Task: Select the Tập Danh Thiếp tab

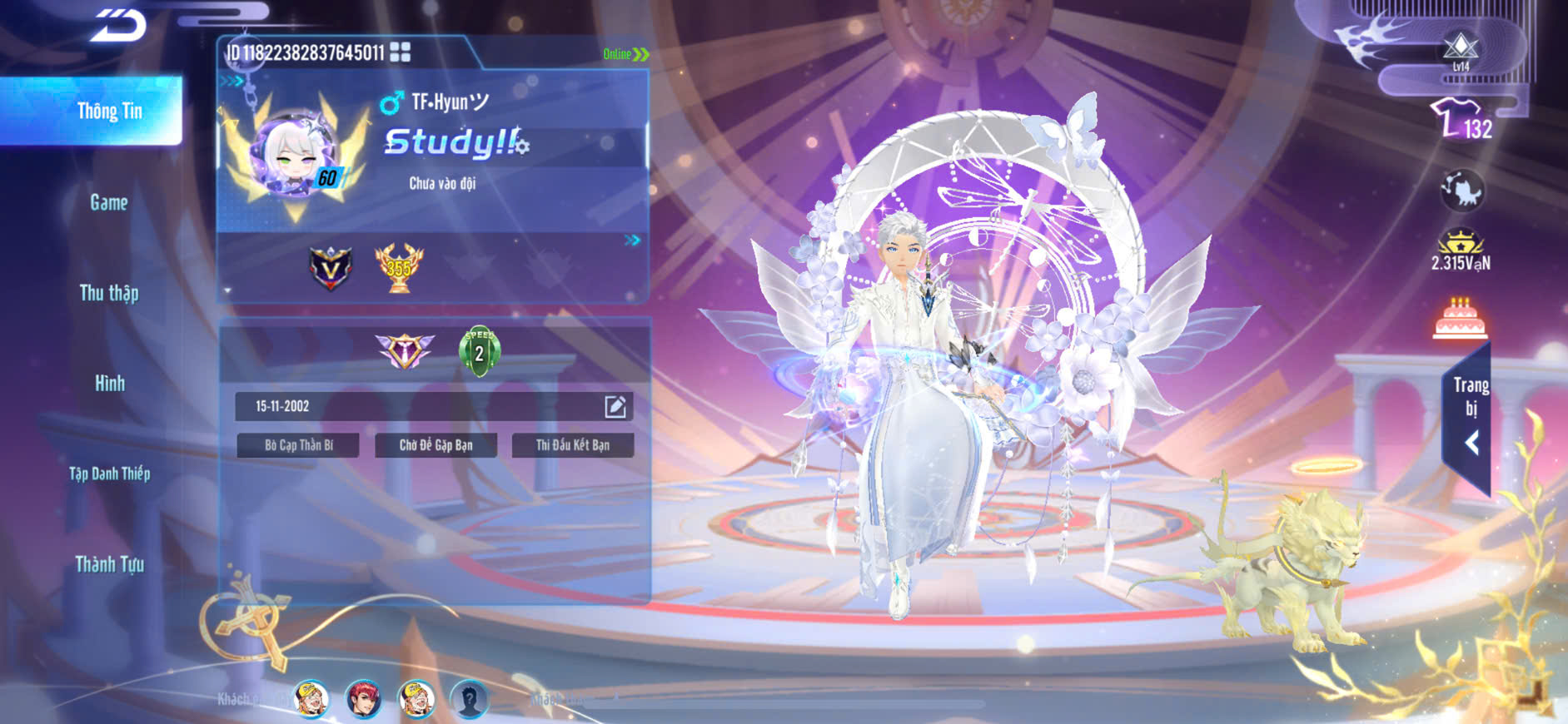Action: click(109, 474)
